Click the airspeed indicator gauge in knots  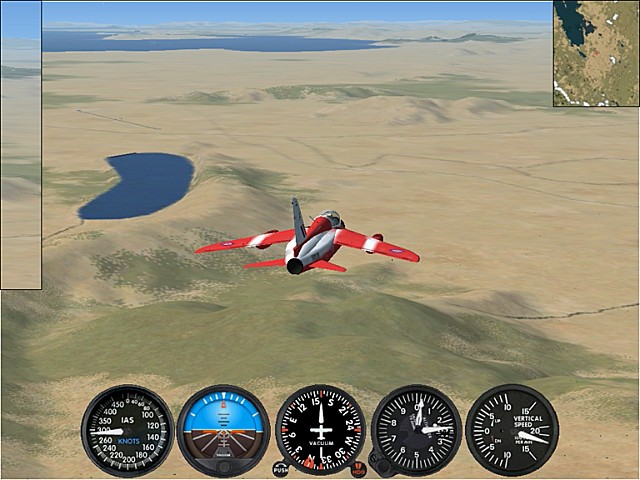pyautogui.click(x=128, y=430)
